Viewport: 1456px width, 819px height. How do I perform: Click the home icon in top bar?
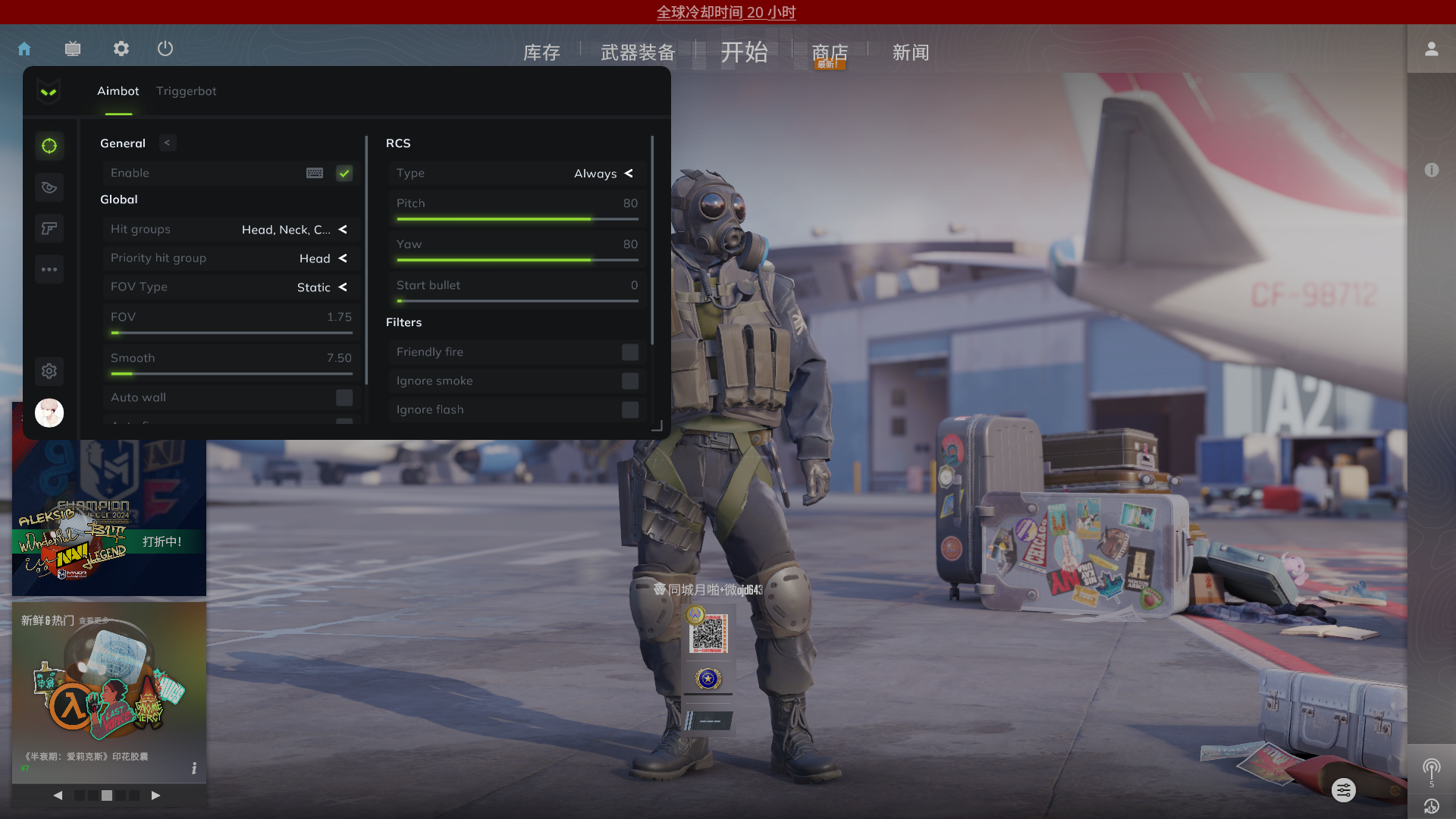click(x=24, y=49)
